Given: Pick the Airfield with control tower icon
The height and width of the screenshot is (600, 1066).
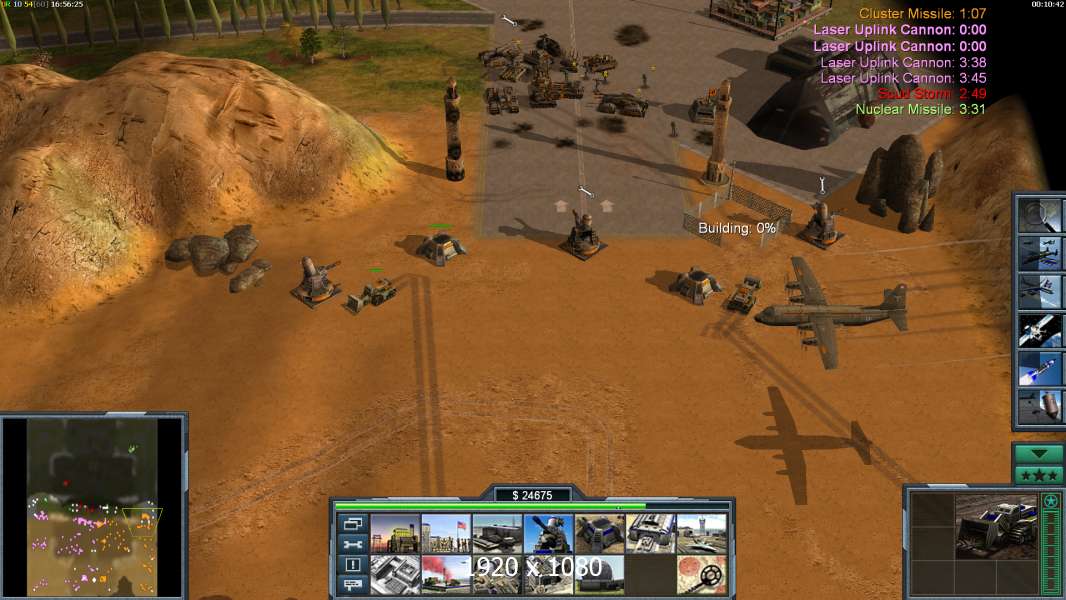Looking at the screenshot, I should tap(701, 534).
